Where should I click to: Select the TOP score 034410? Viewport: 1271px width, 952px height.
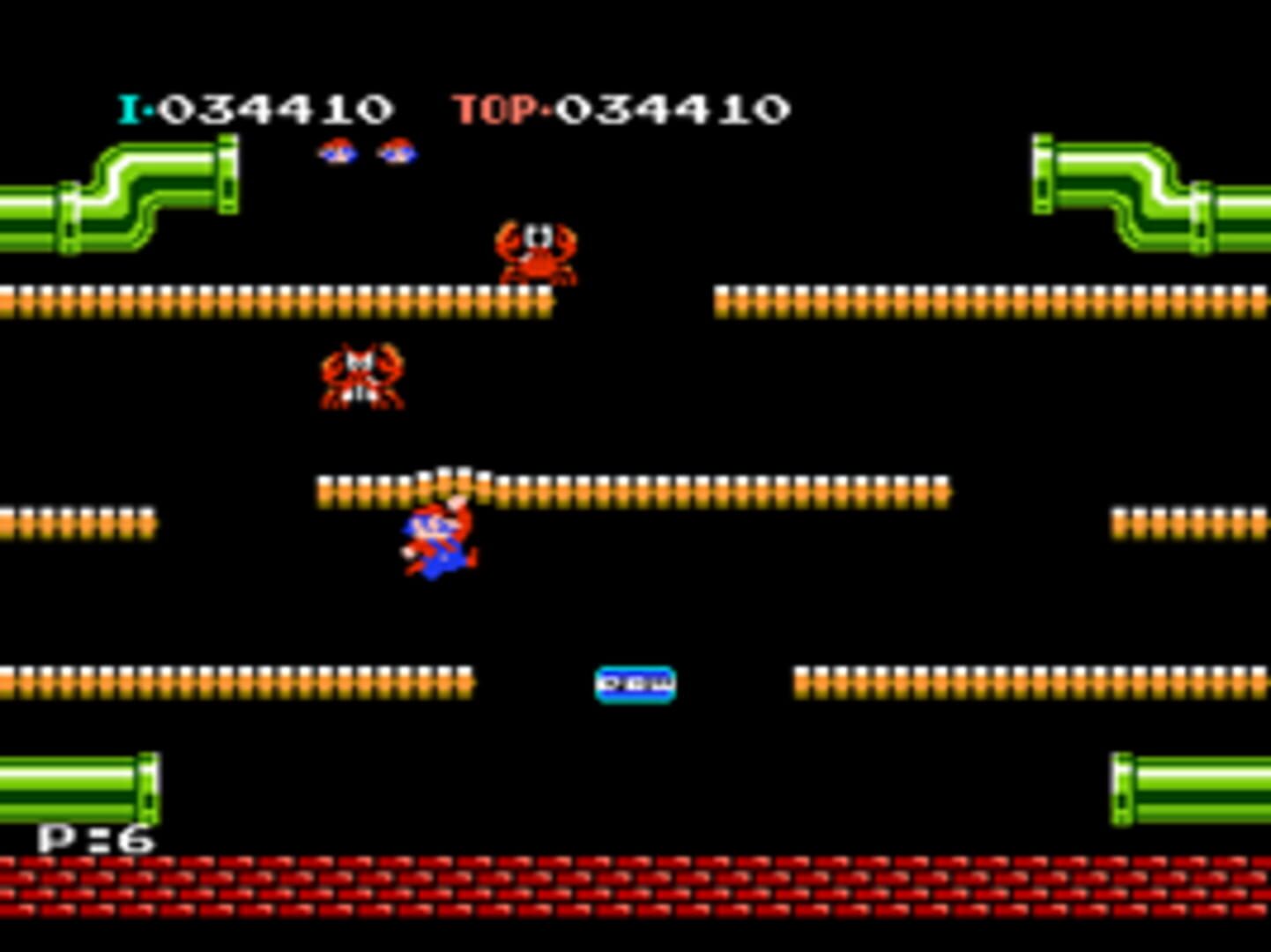point(670,108)
